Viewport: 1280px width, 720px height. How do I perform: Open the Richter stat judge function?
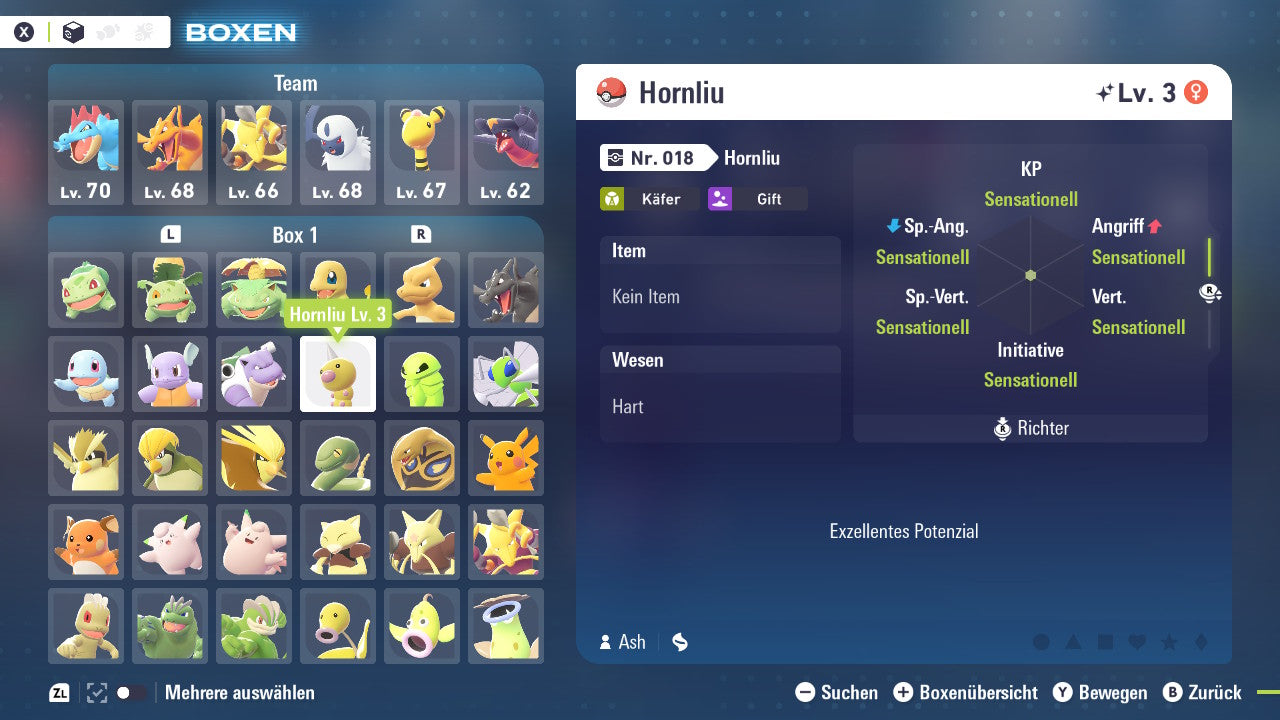(x=1030, y=428)
